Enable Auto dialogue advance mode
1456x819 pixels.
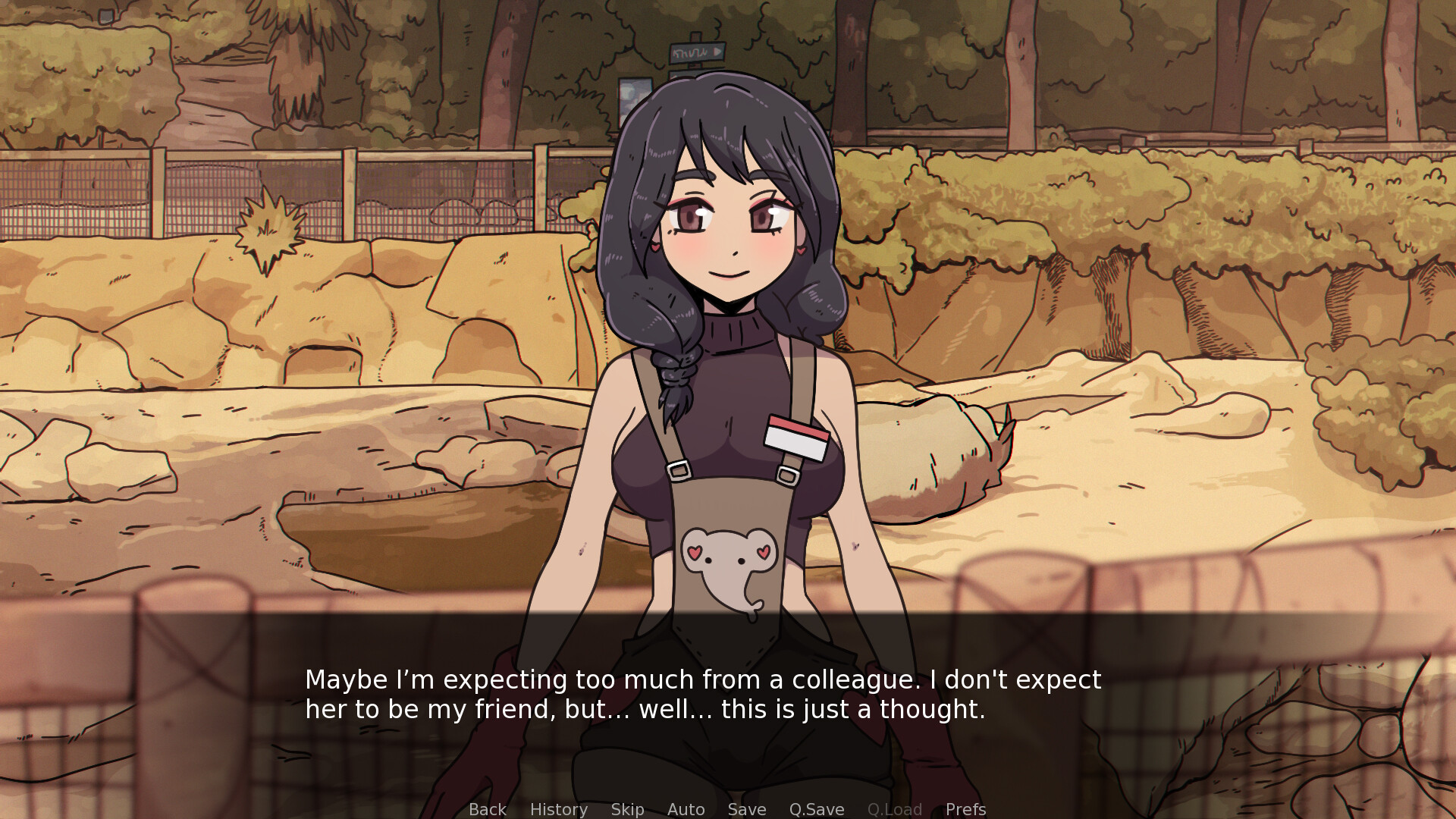[x=685, y=809]
